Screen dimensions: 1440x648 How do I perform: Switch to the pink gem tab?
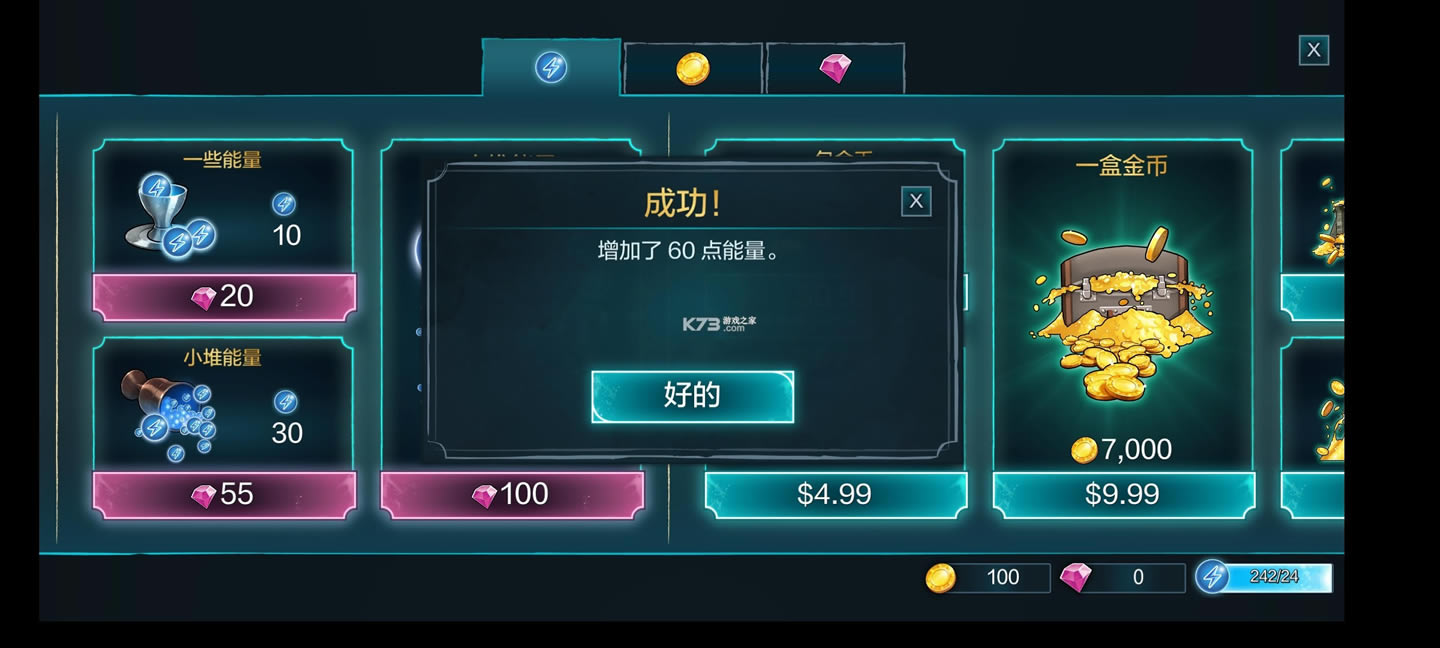coord(834,69)
